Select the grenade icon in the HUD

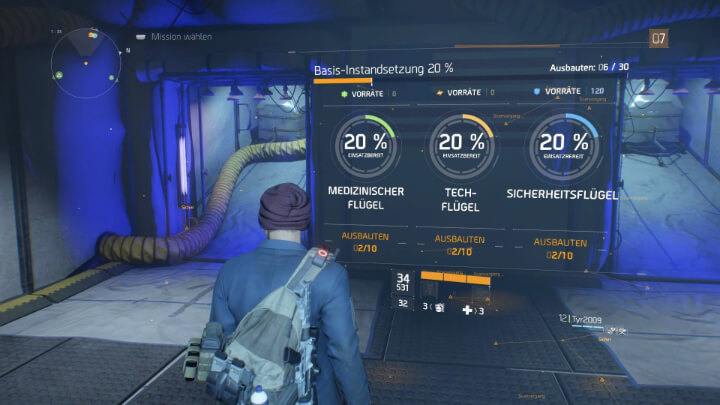[438, 310]
